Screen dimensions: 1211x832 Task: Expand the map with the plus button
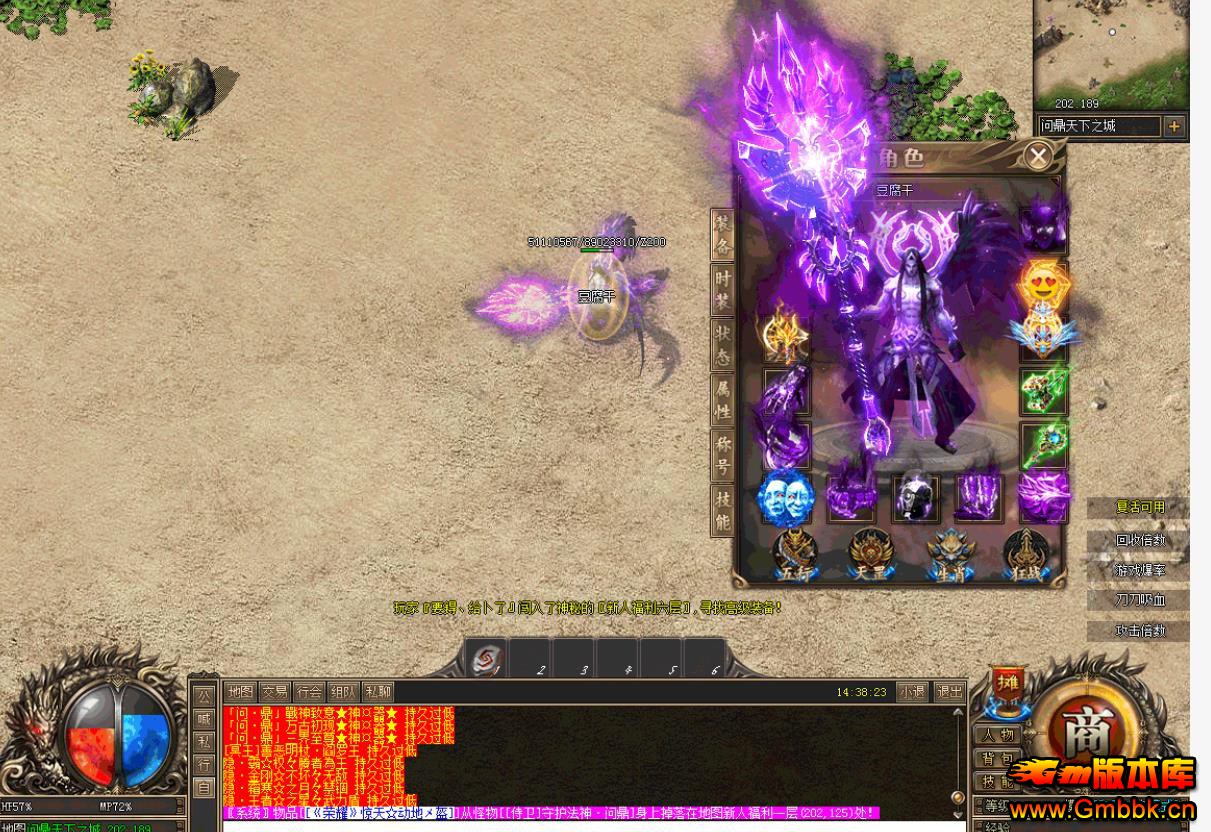click(x=1174, y=126)
